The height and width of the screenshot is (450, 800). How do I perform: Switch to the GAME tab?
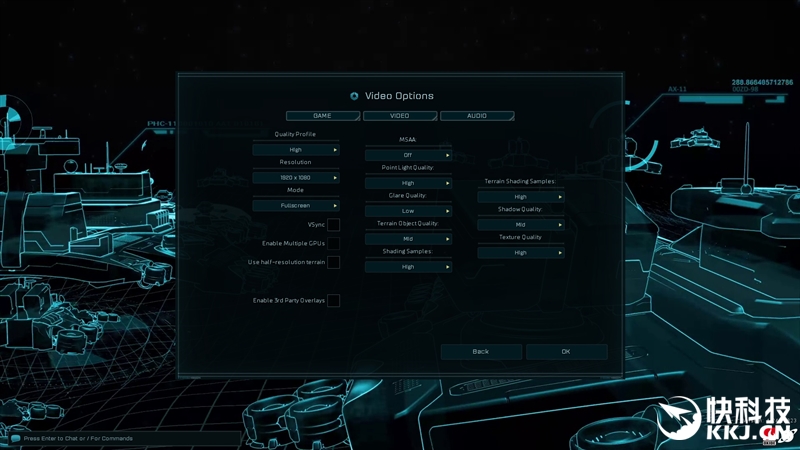pos(322,116)
